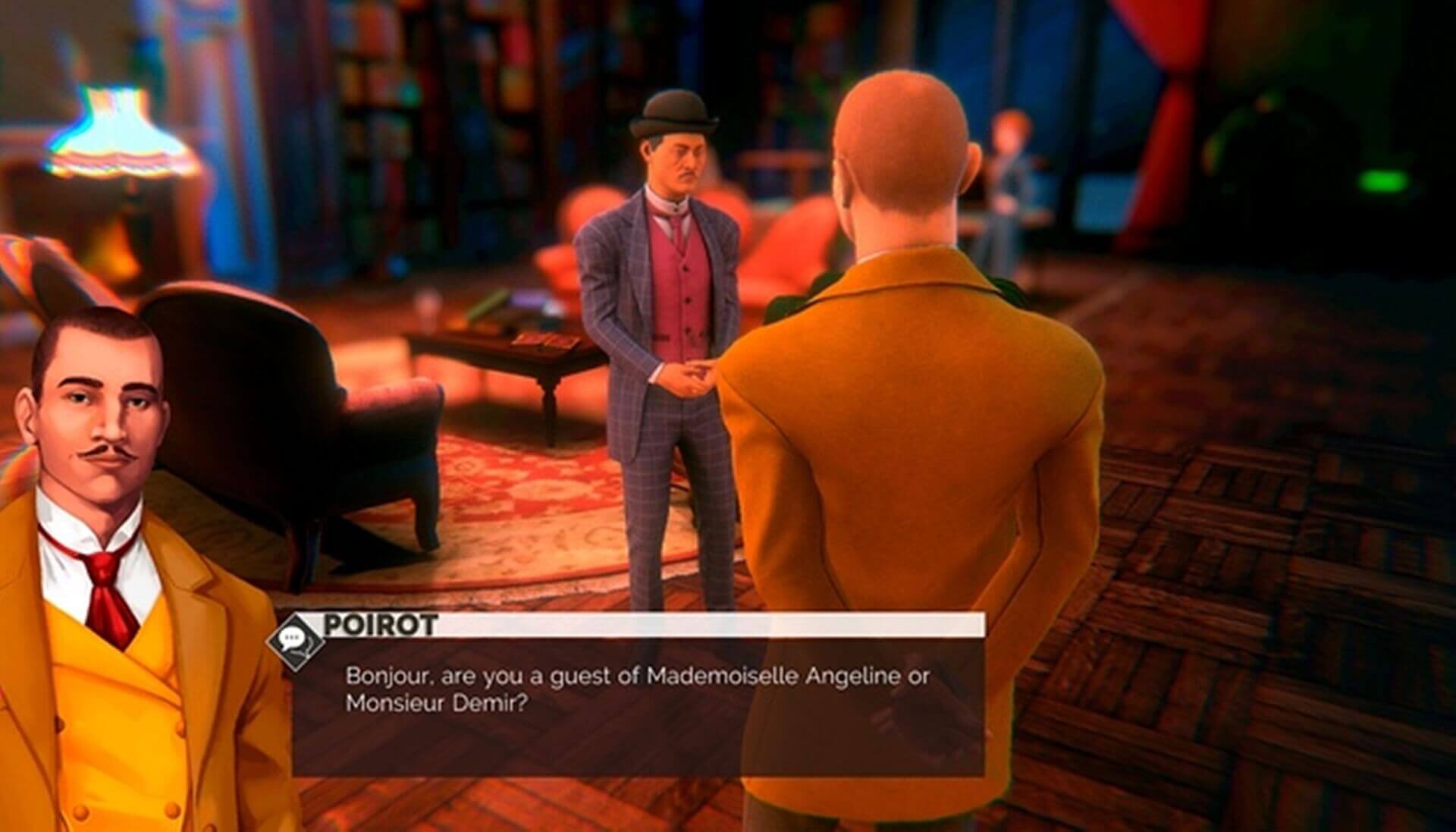Click the speech bubble icon beside Poirot's name
This screenshot has width=1456, height=832.
(x=293, y=642)
